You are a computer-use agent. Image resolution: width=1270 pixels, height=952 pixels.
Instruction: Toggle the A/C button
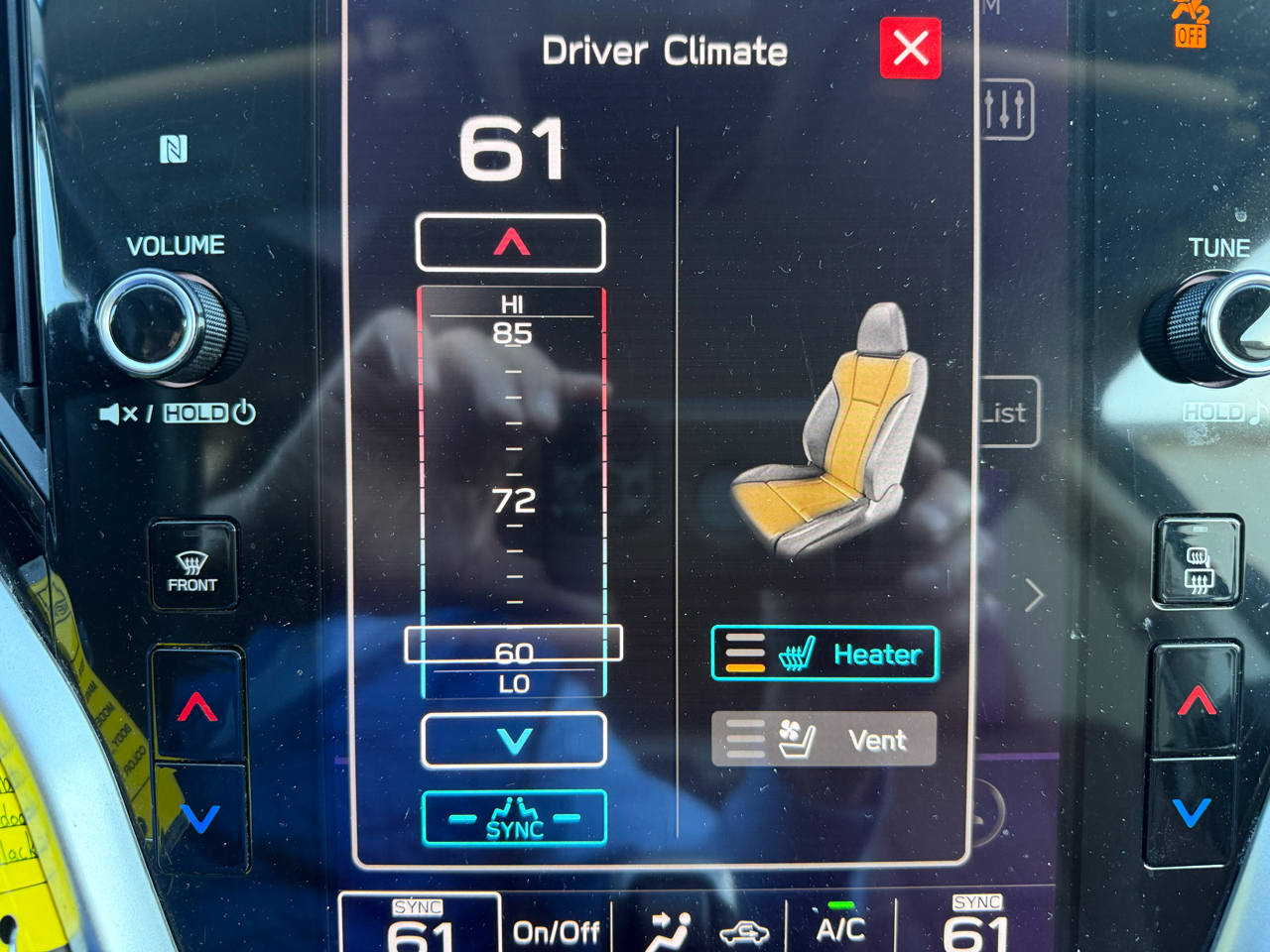[840, 928]
